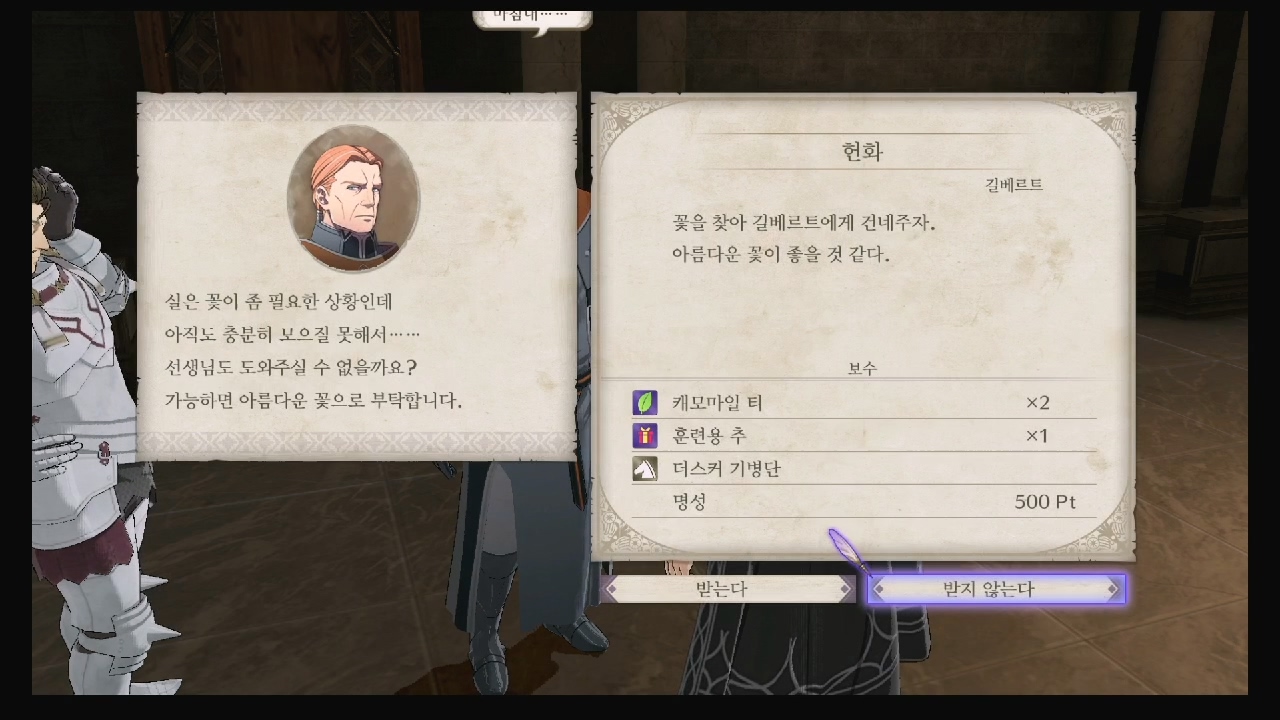Click the quest giver name 길베르트

click(x=1012, y=184)
